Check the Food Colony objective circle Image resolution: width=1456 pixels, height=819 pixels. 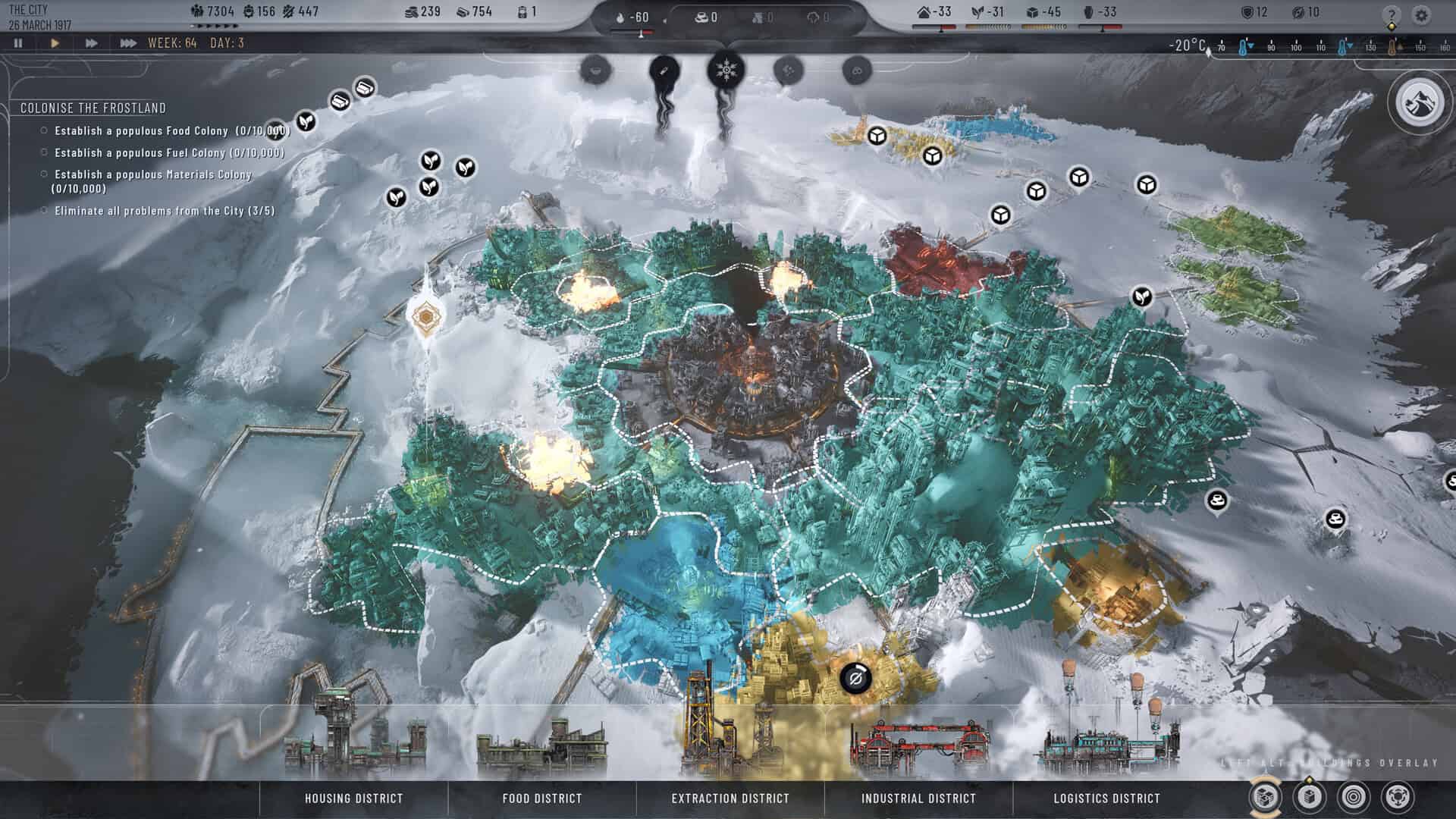pyautogui.click(x=43, y=129)
